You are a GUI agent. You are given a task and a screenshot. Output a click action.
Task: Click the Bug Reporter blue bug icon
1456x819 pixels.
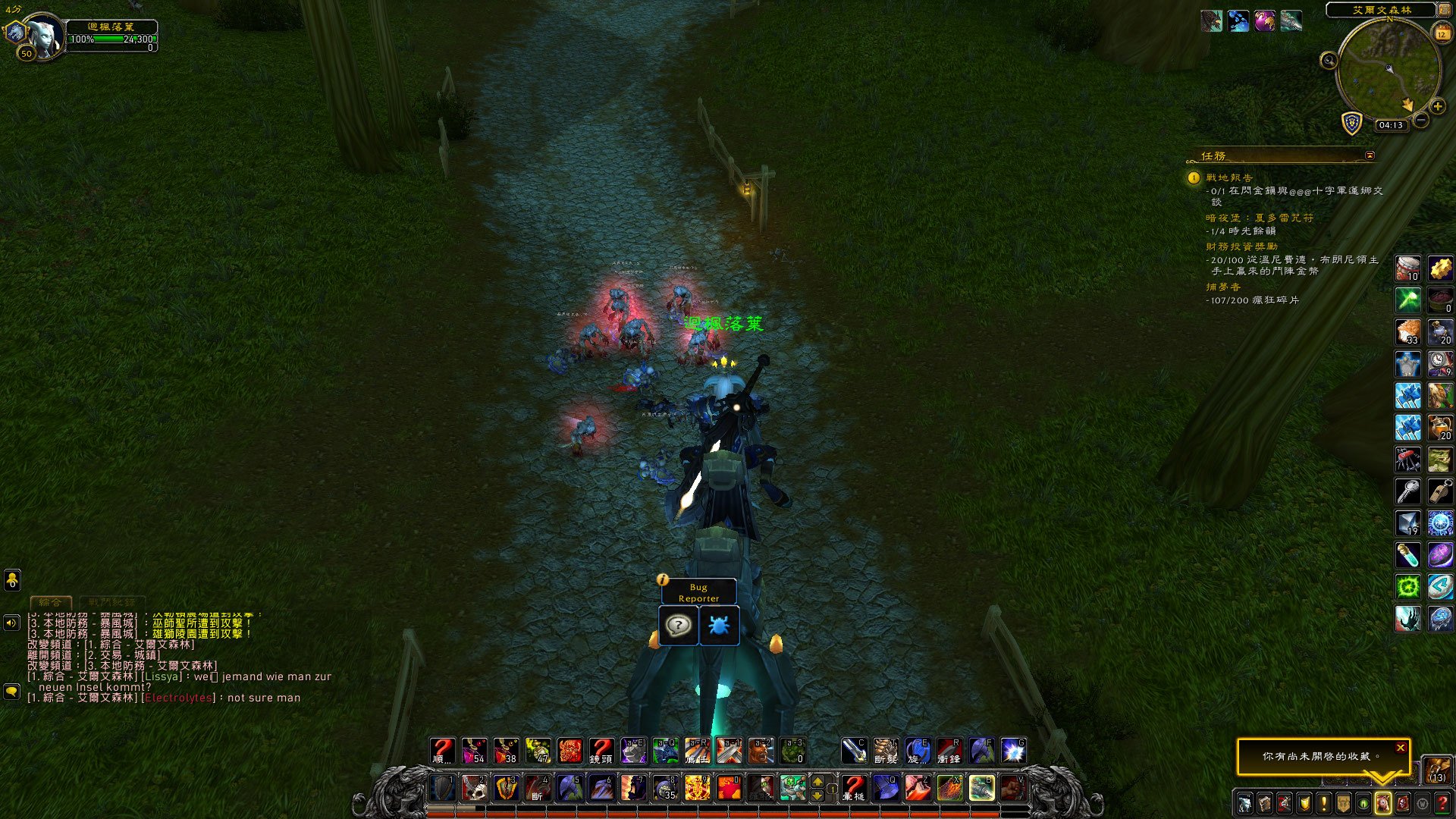click(718, 626)
